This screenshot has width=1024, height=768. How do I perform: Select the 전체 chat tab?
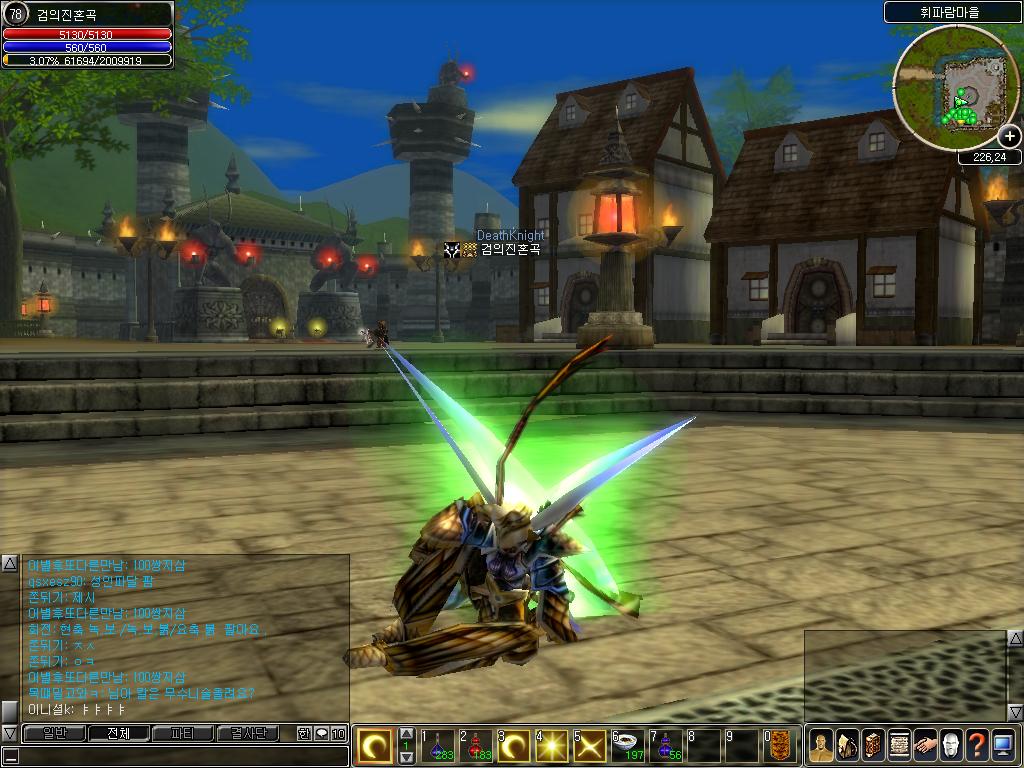tap(118, 733)
